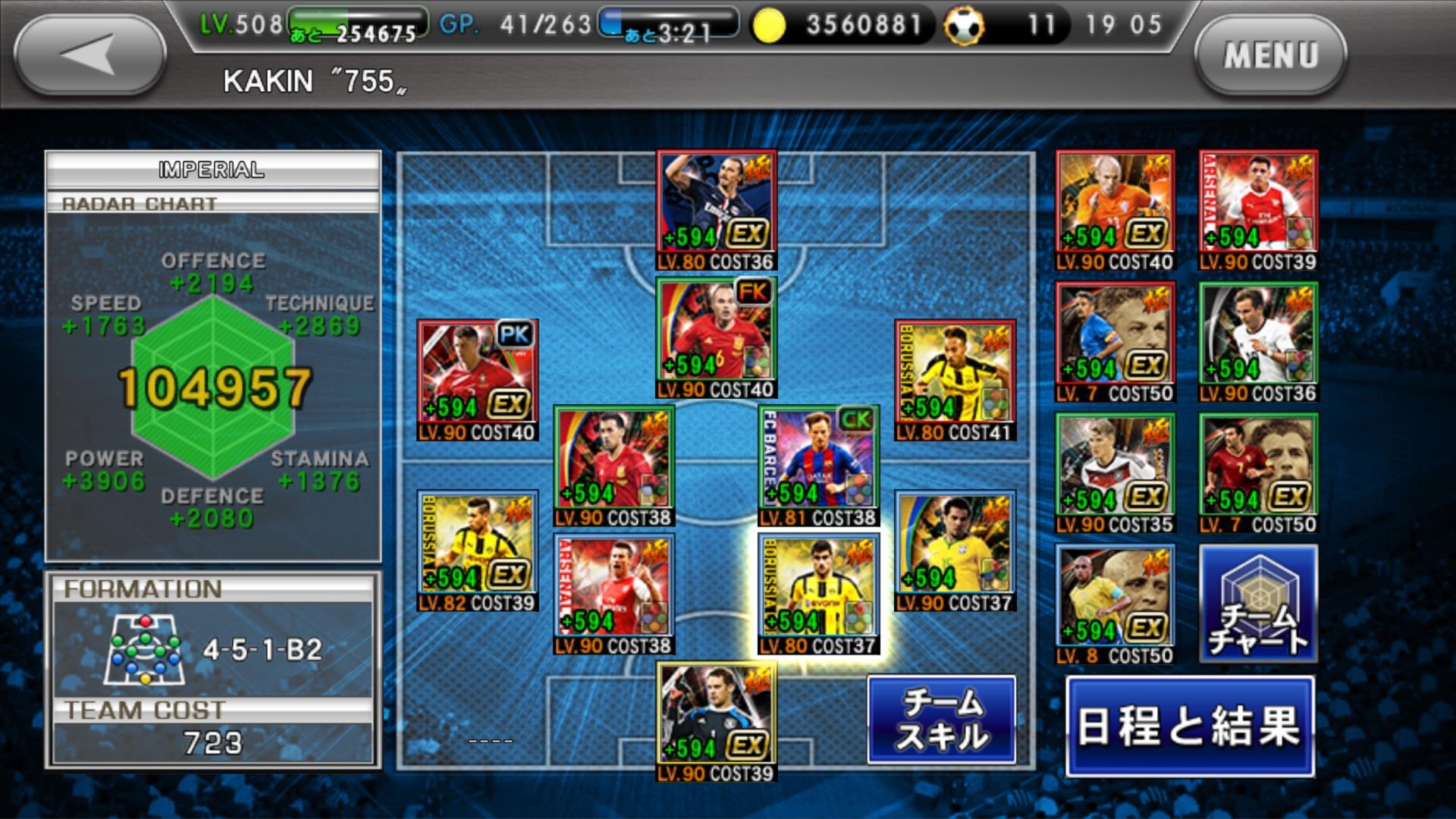Image resolution: width=1456 pixels, height=819 pixels.
Task: Choose the bench card LV.8 COST50
Action: coord(1115,604)
